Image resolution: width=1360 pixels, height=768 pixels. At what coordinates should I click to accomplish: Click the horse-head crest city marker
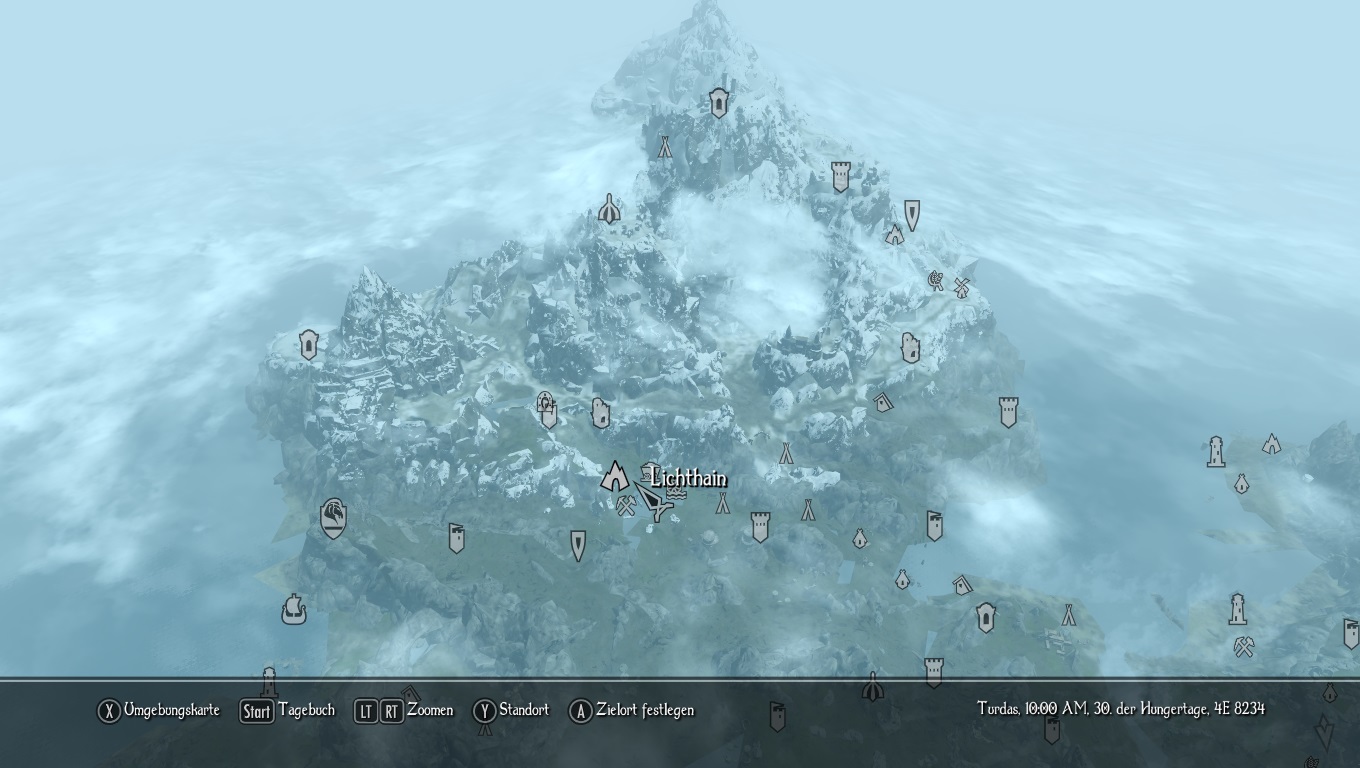(x=333, y=519)
